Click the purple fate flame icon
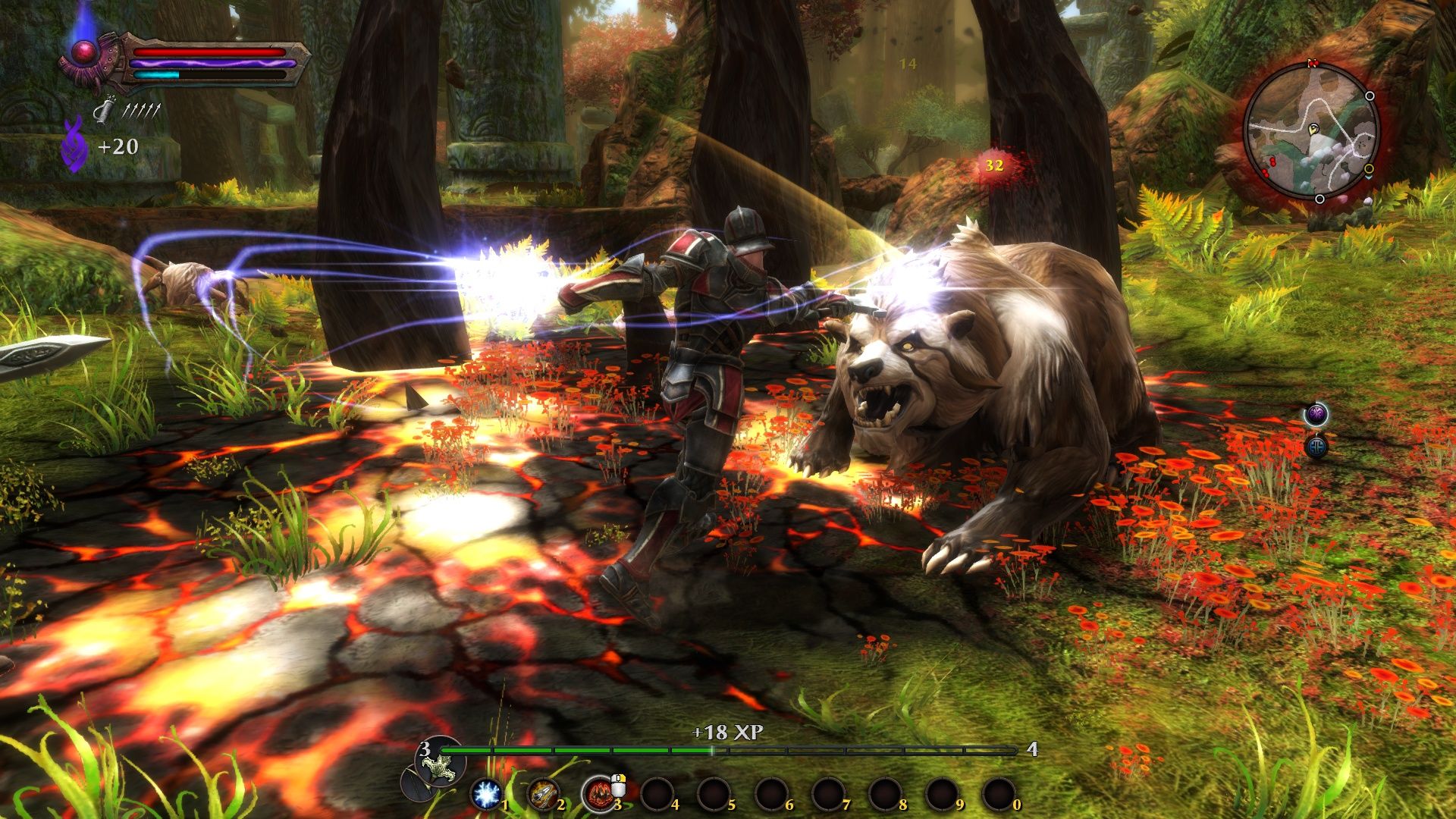 [74, 144]
